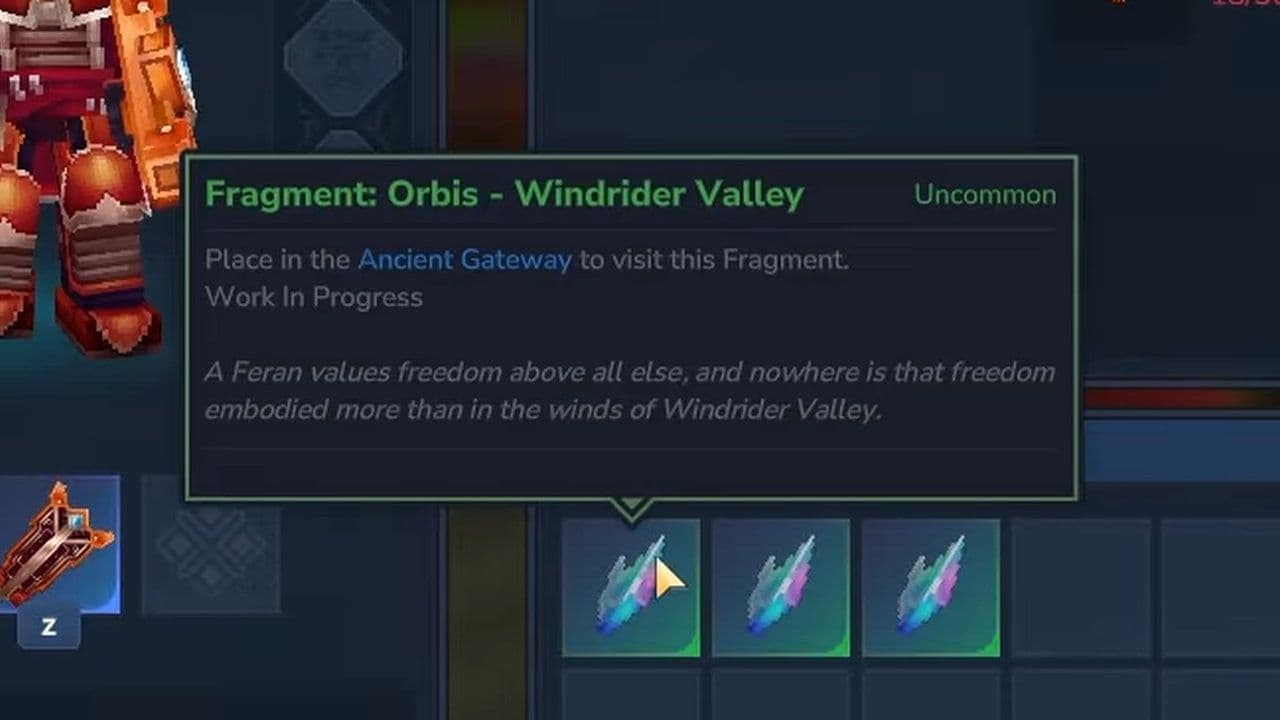Select the third feather fragment icon
The image size is (1280, 720).
[931, 588]
